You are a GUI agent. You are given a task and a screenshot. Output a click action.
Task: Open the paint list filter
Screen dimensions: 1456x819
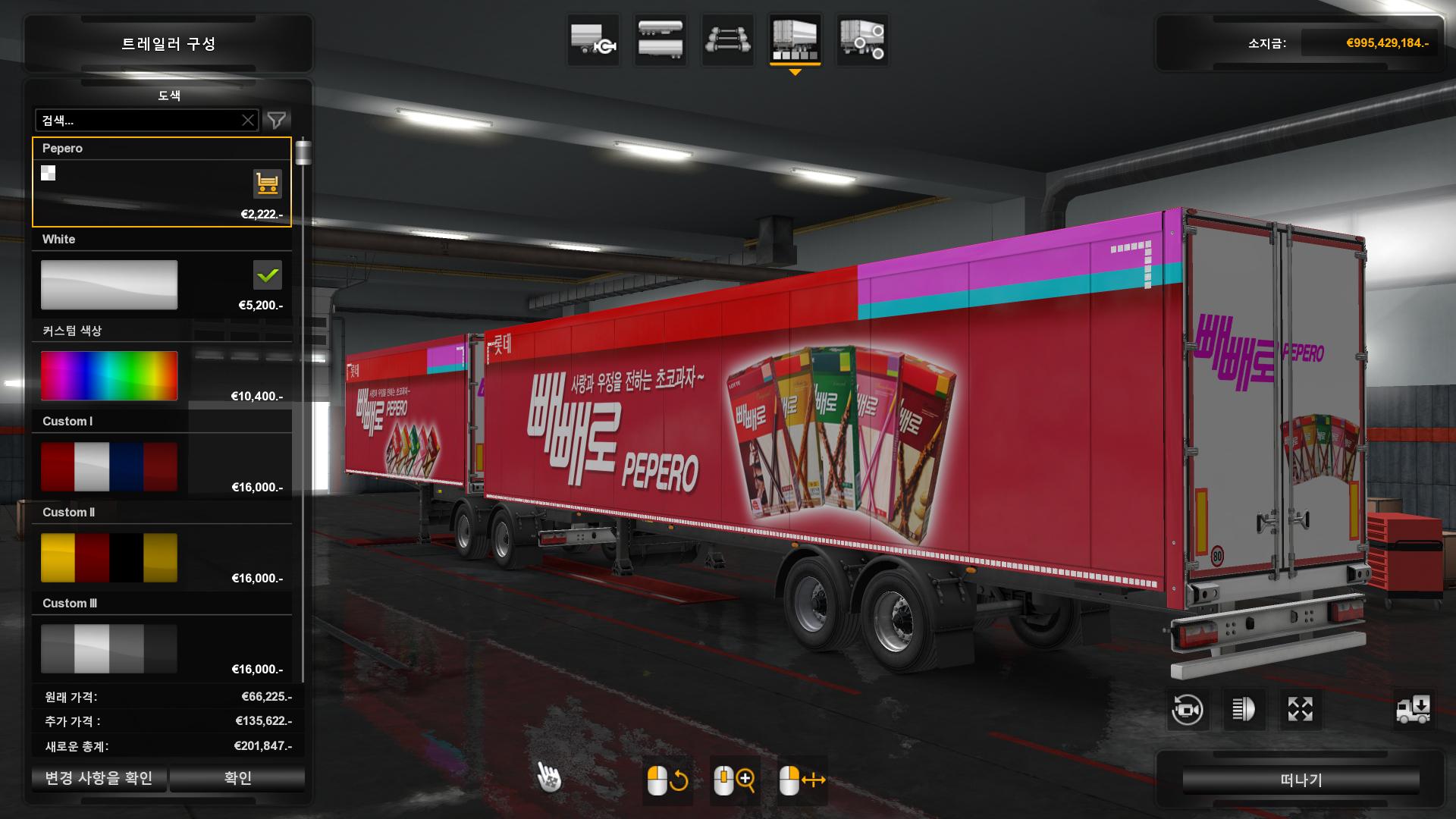tap(277, 121)
